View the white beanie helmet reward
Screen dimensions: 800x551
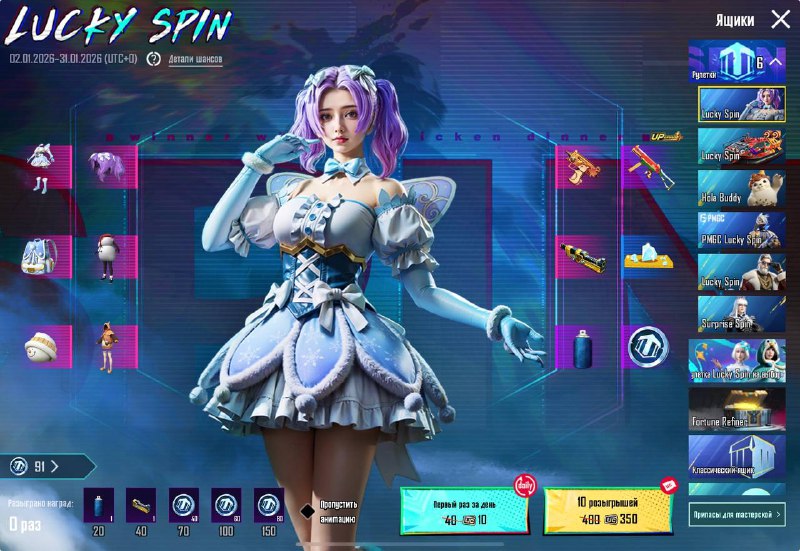pos(41,347)
